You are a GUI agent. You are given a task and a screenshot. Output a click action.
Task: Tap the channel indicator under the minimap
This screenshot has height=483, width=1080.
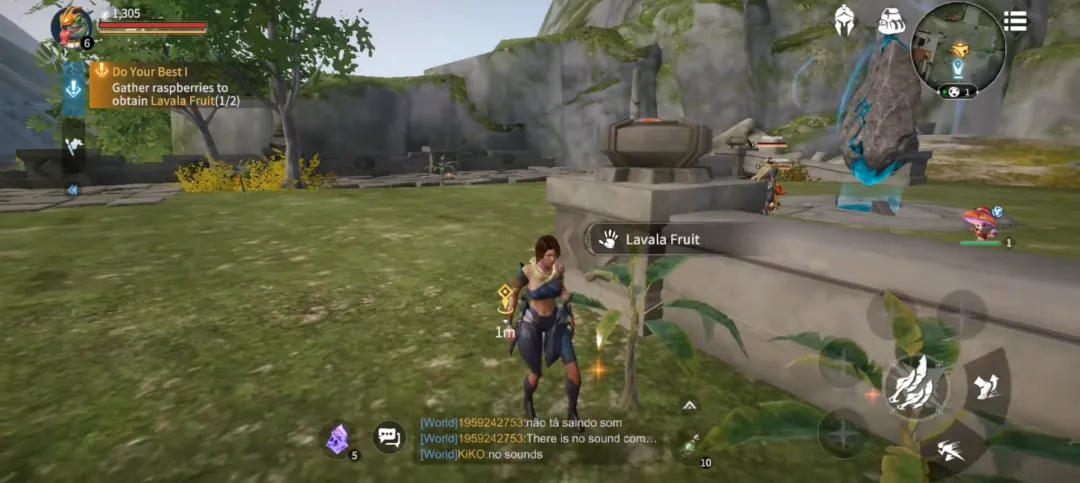pos(959,92)
